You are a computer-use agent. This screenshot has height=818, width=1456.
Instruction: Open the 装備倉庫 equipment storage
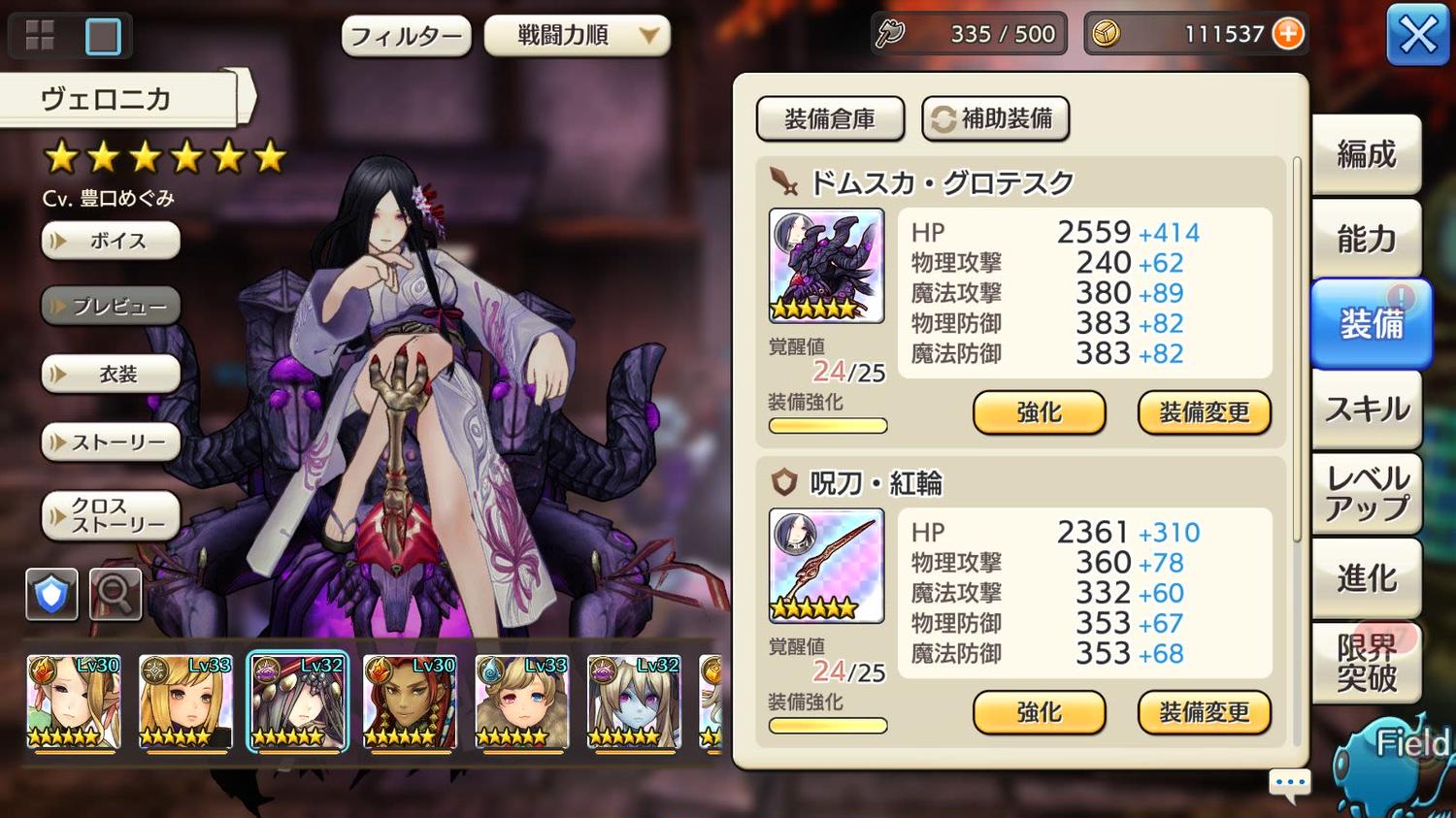830,118
